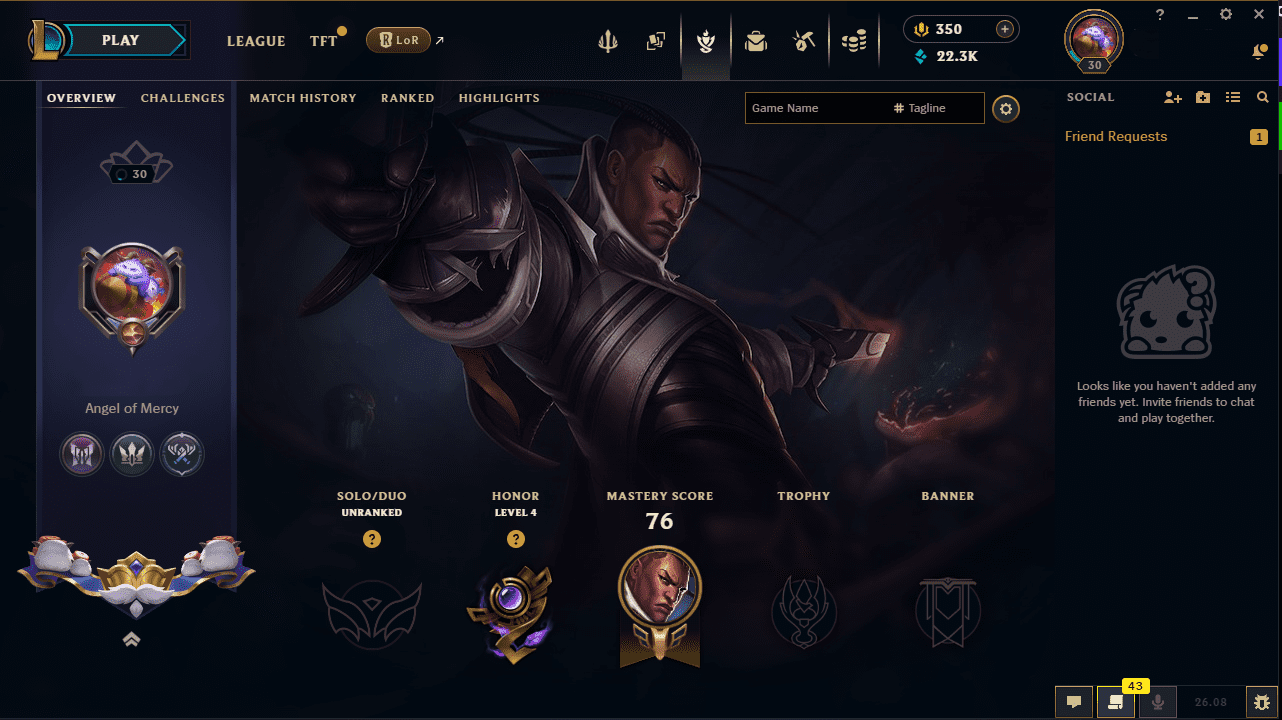1282x720 pixels.
Task: Open Friend Requests
Action: click(1115, 136)
